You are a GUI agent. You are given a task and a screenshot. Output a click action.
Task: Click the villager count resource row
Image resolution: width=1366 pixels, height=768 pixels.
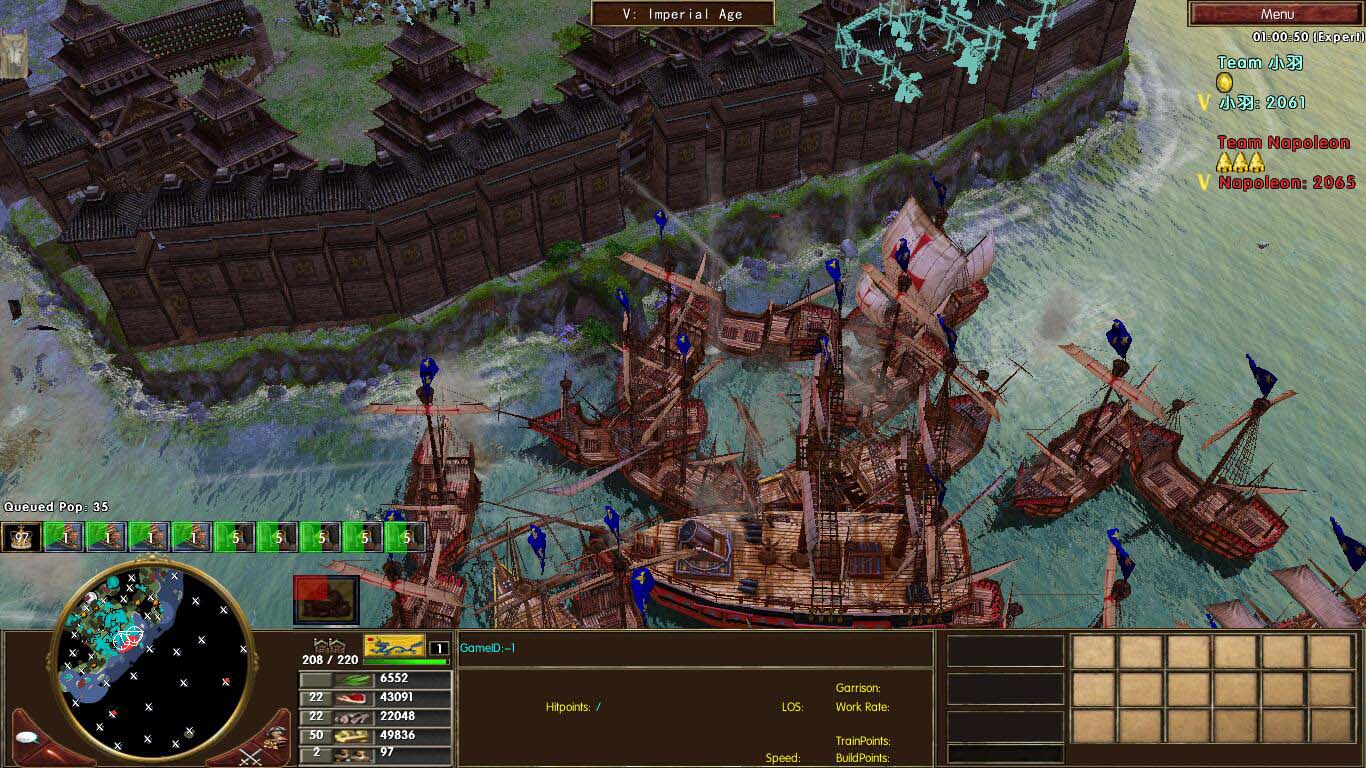[x=375, y=753]
